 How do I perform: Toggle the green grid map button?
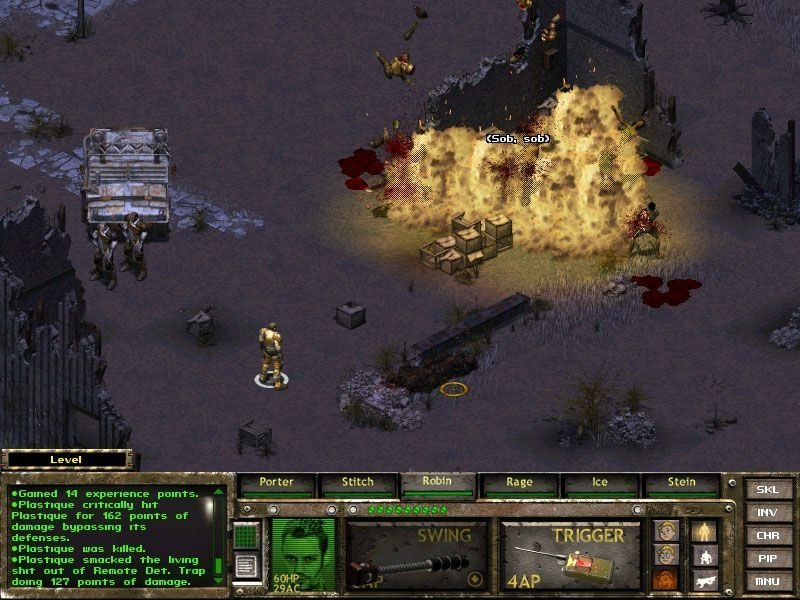click(x=246, y=535)
